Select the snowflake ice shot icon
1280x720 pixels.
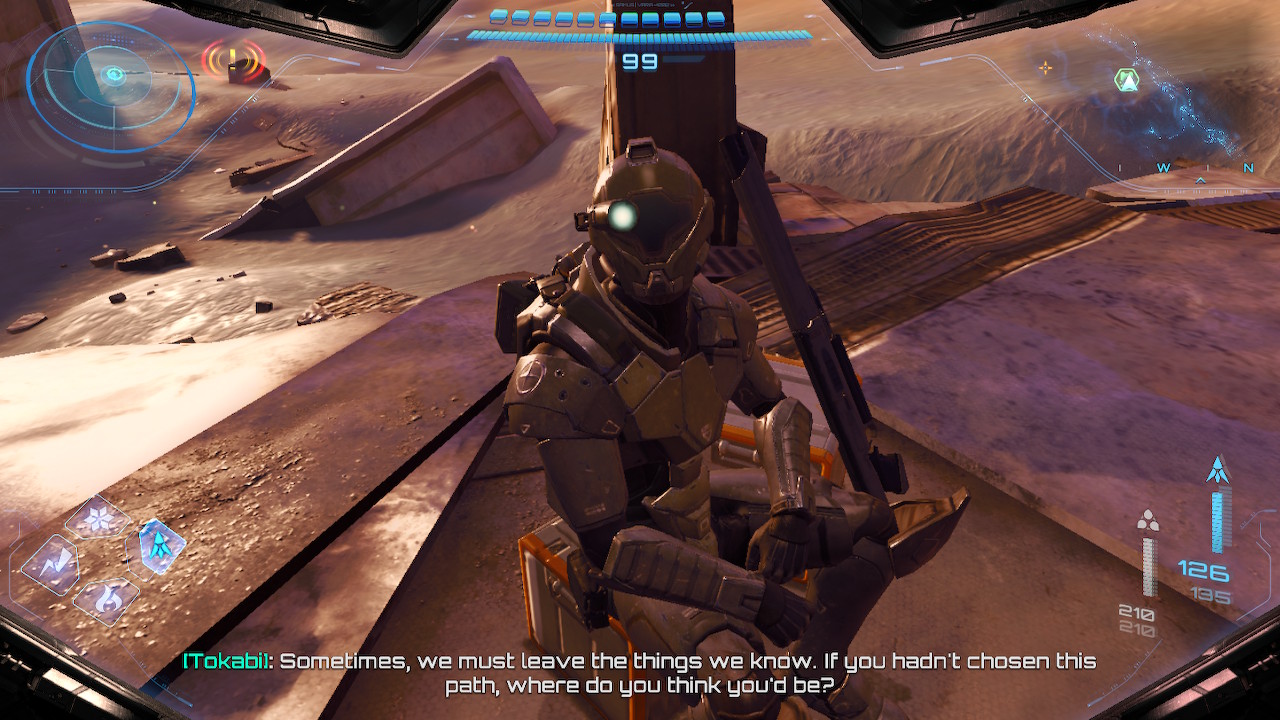(x=98, y=518)
